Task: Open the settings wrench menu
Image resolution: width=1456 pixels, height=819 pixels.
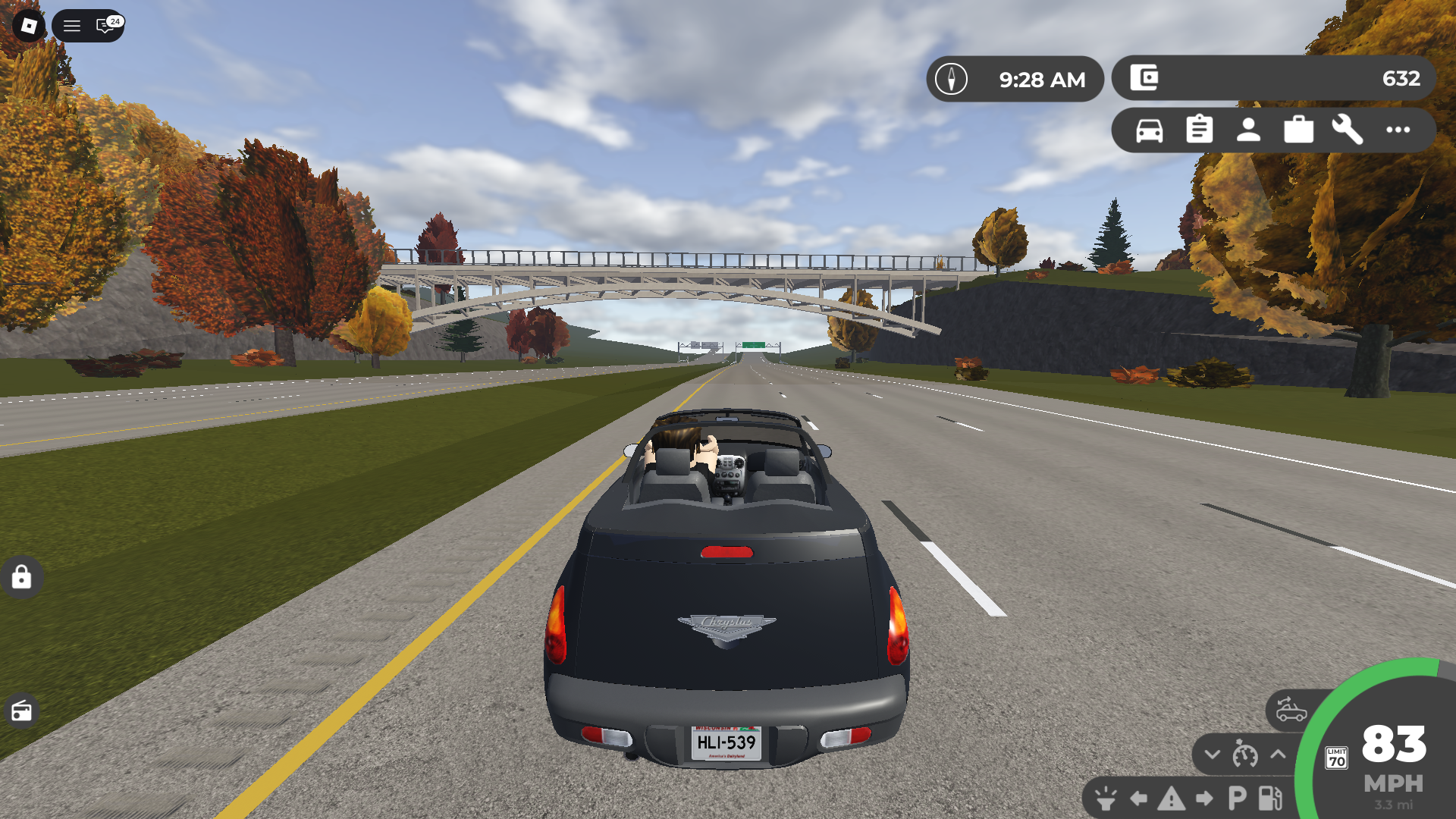Action: click(x=1348, y=130)
